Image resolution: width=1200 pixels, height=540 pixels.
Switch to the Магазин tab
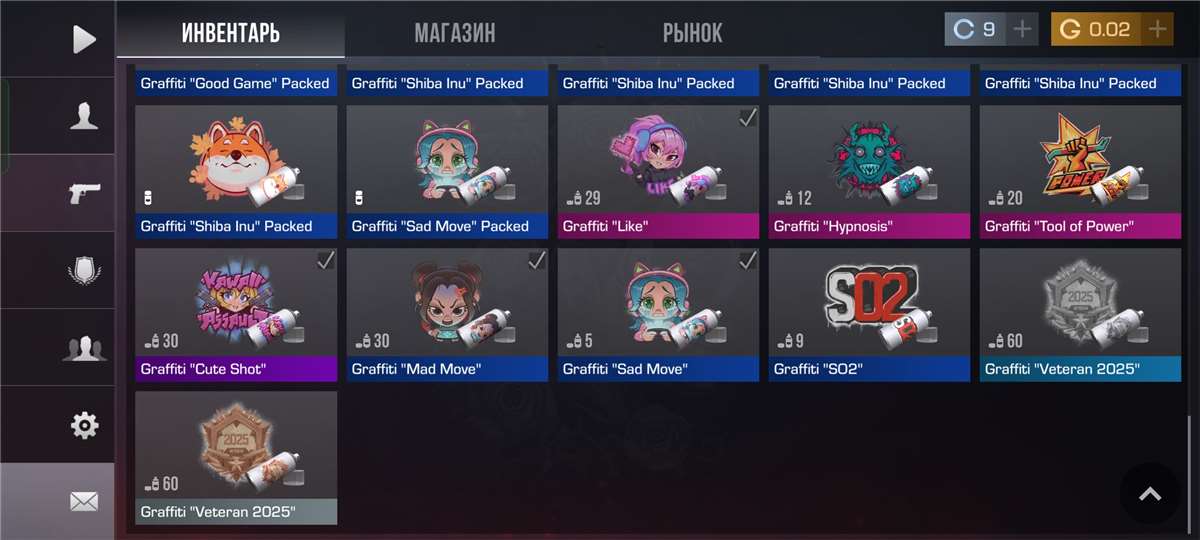click(x=455, y=33)
